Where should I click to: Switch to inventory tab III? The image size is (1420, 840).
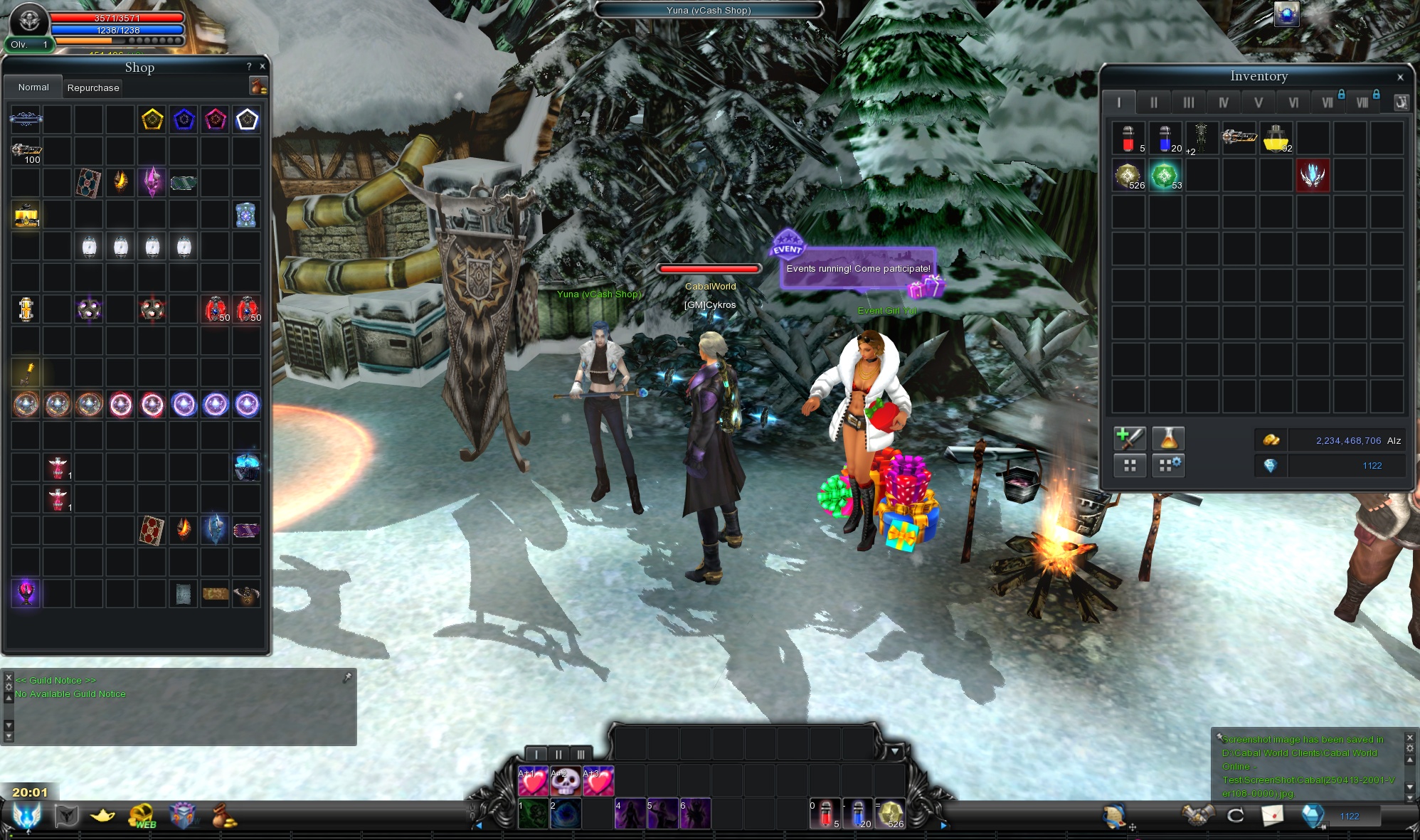point(1188,102)
